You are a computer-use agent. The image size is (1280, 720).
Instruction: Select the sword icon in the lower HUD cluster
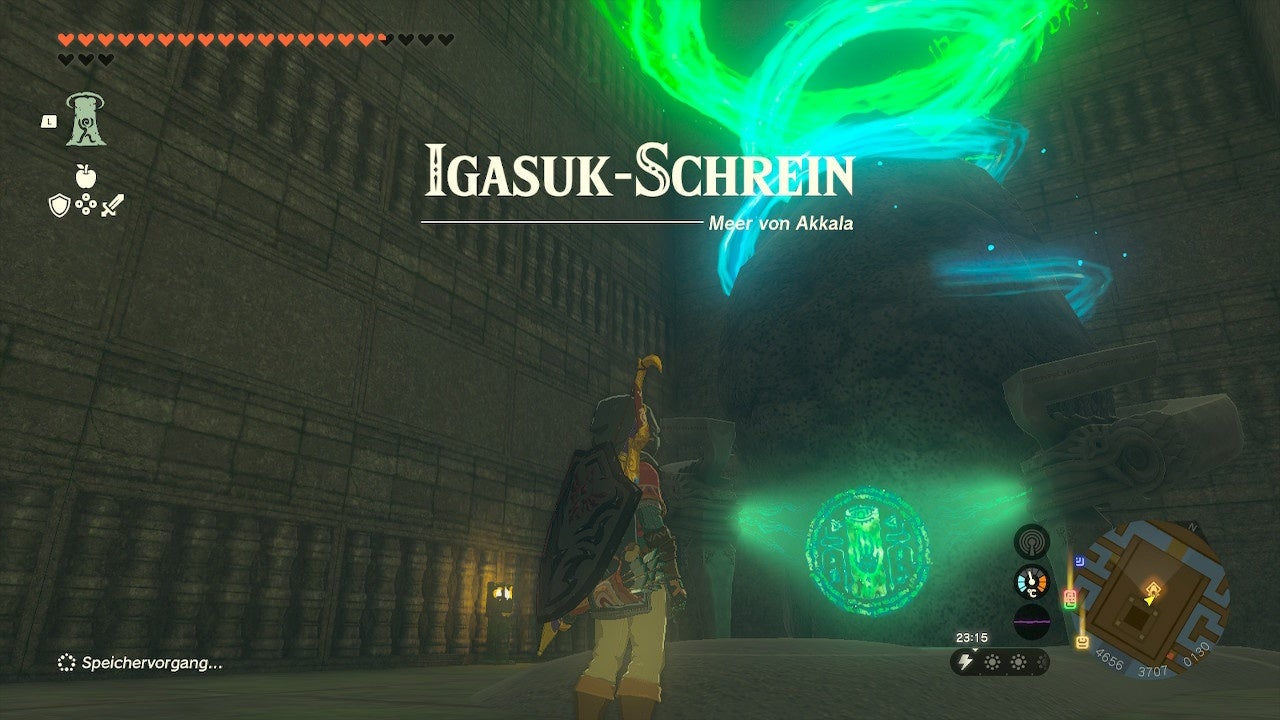[112, 205]
